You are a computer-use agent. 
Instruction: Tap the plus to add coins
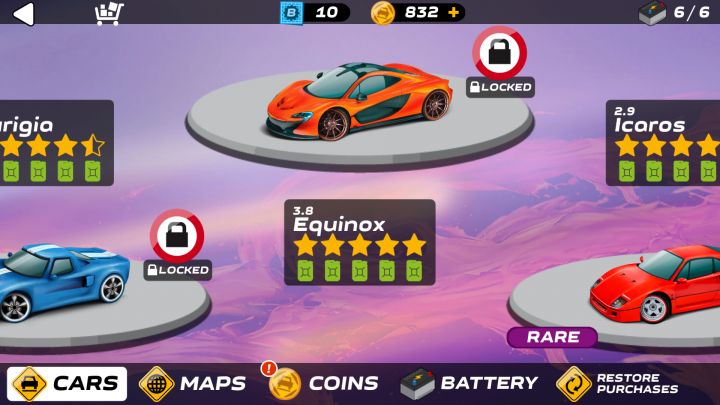454,13
